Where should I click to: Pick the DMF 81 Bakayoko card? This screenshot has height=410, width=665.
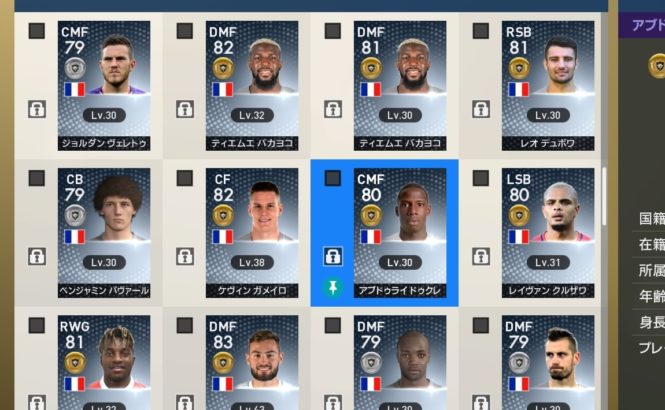400,85
